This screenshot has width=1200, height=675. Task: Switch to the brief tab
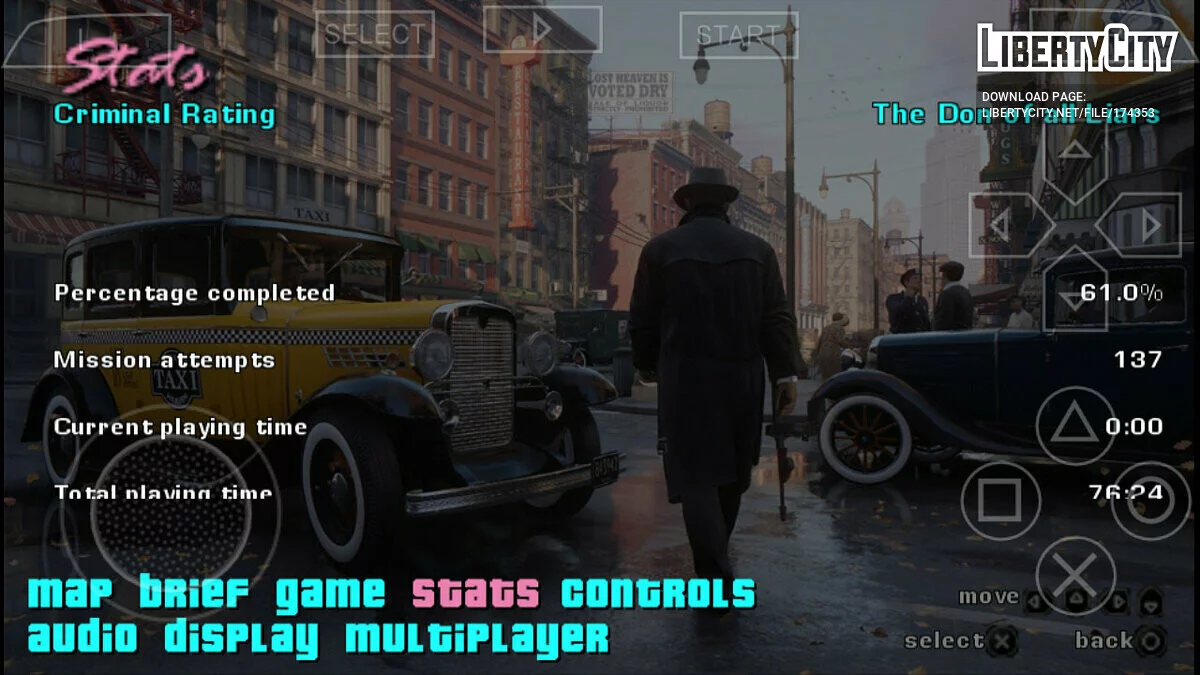pos(194,594)
